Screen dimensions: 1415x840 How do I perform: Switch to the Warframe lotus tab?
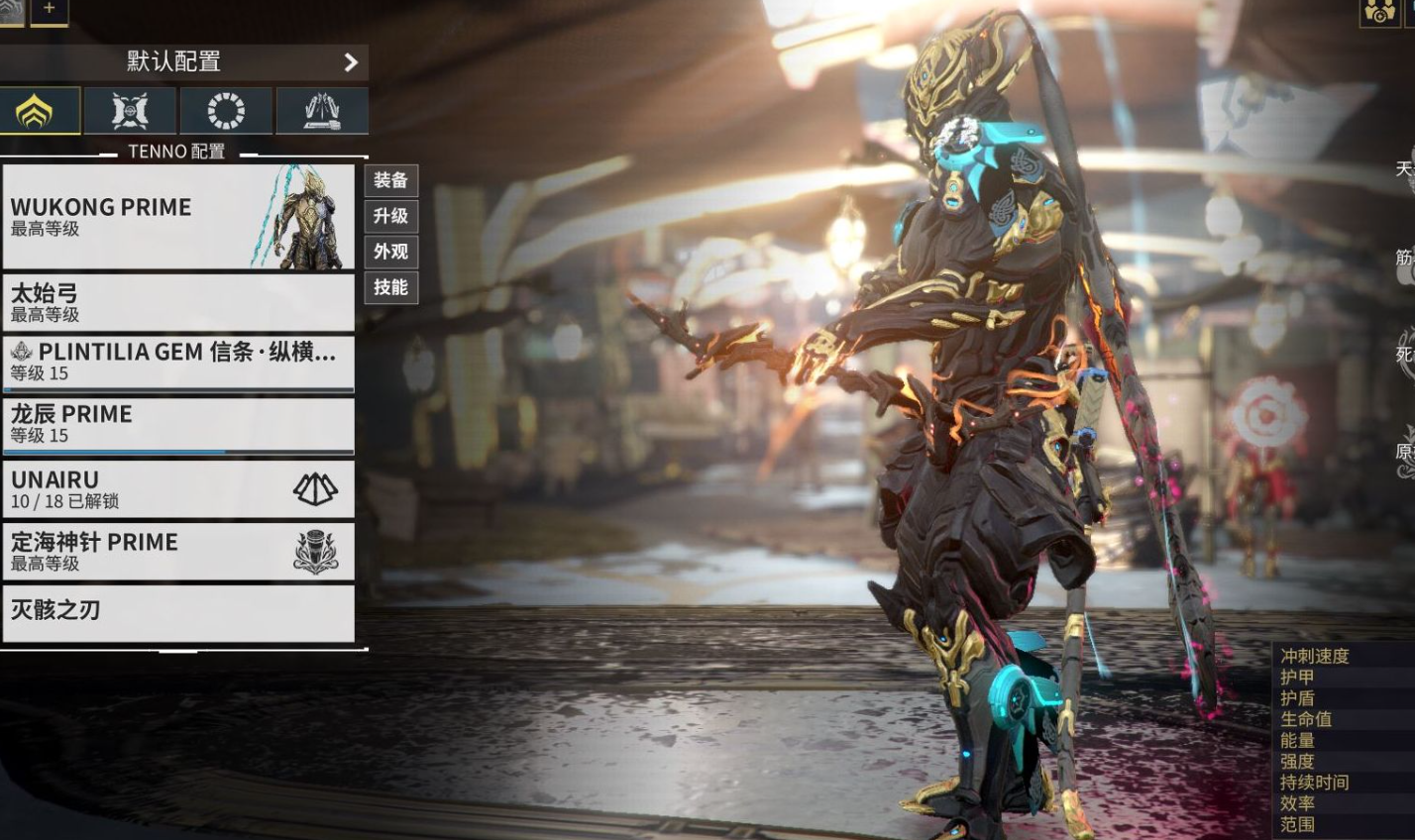[40, 111]
